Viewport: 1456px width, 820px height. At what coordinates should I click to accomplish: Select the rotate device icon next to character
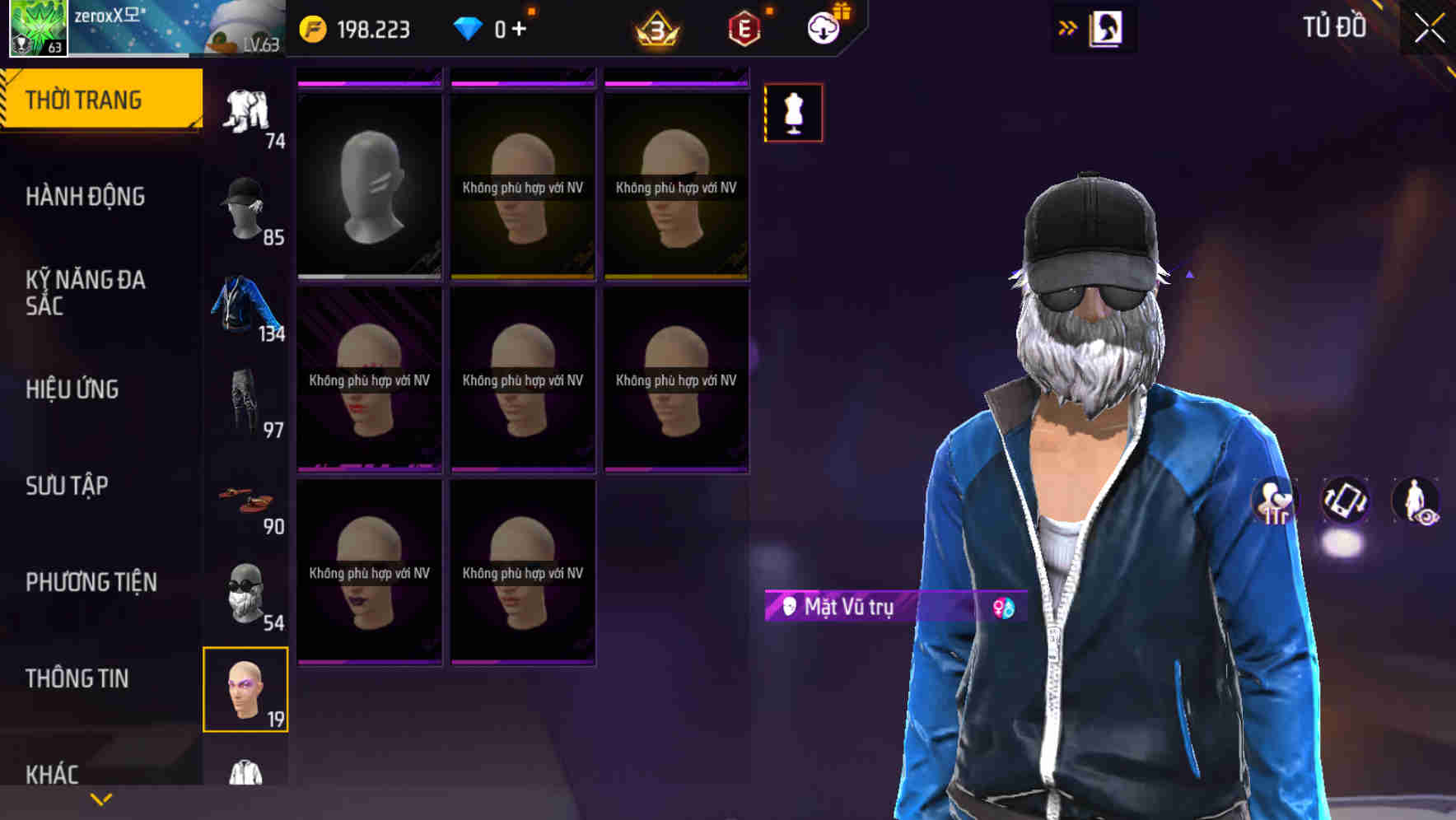point(1344,500)
